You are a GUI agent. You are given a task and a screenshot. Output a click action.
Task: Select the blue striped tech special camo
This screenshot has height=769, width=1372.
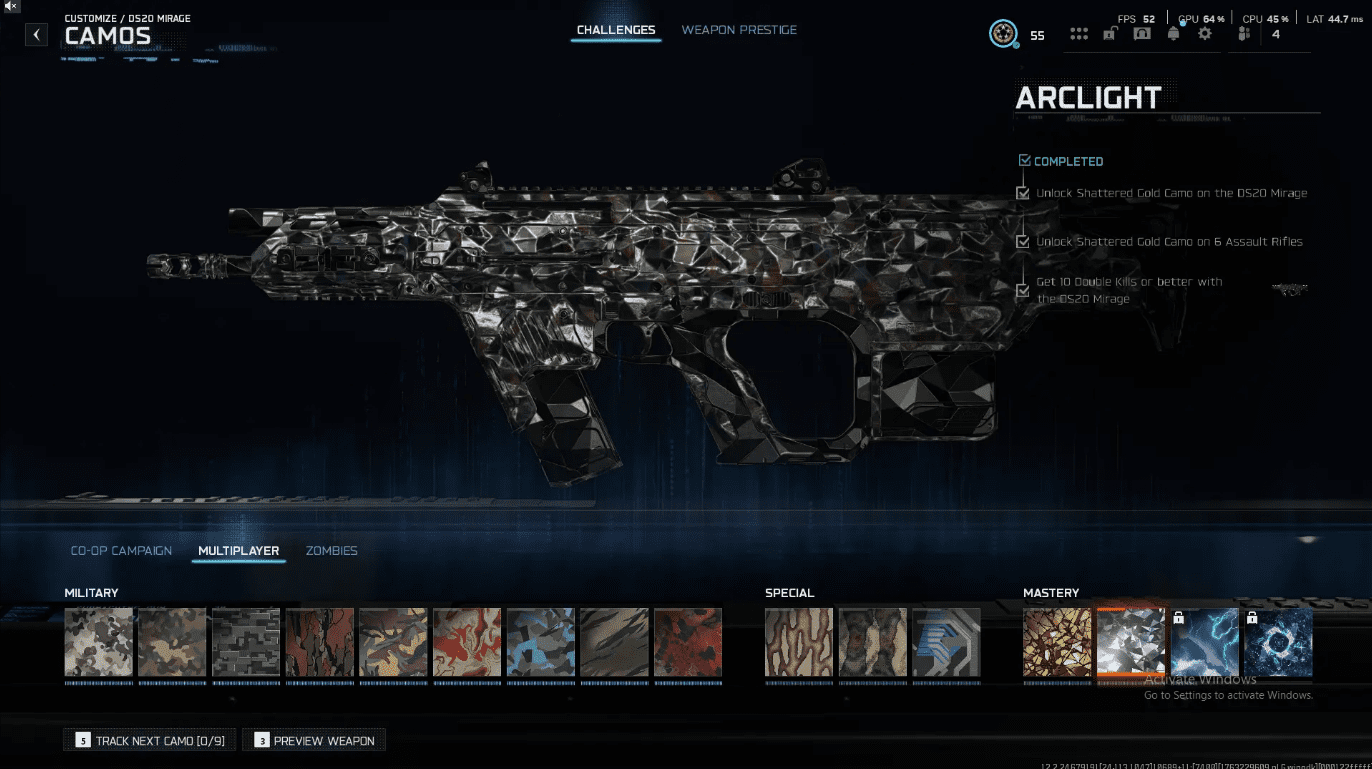coord(946,643)
